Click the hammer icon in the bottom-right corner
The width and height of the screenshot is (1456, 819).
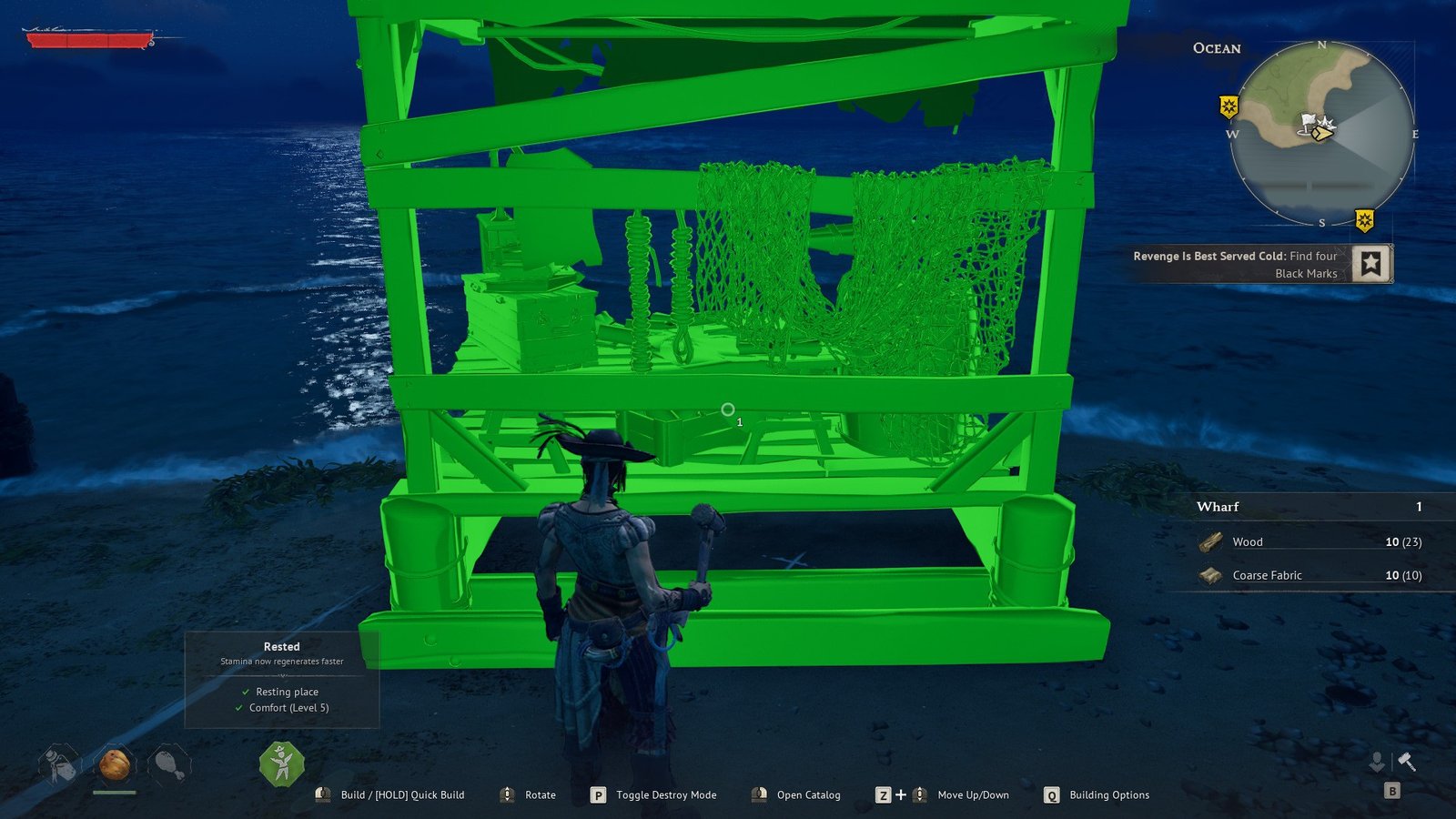click(1406, 761)
